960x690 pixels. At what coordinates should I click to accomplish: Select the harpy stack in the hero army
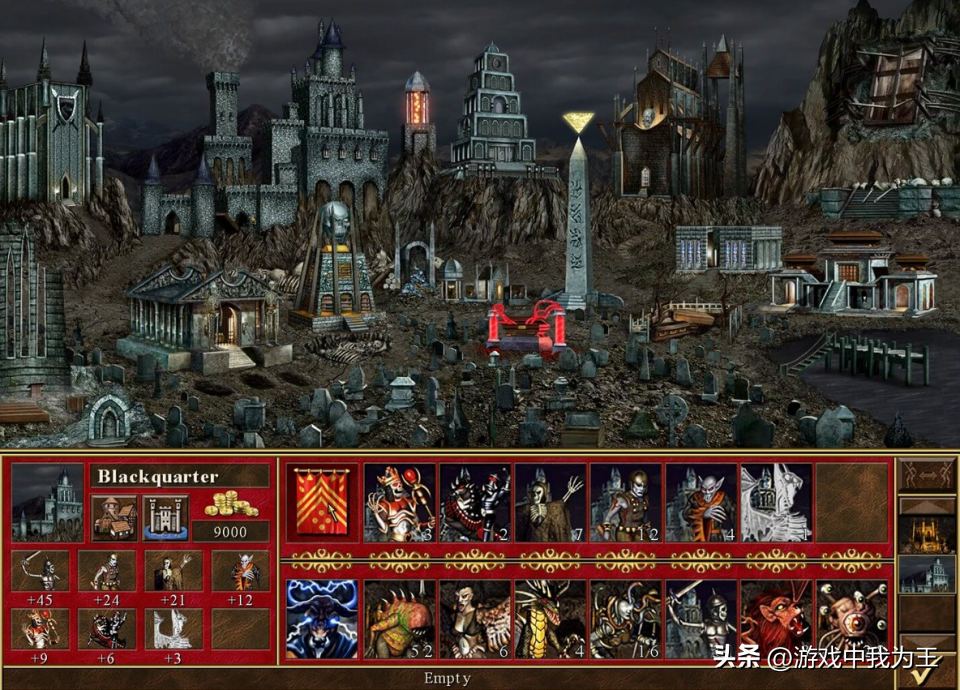(x=475, y=620)
